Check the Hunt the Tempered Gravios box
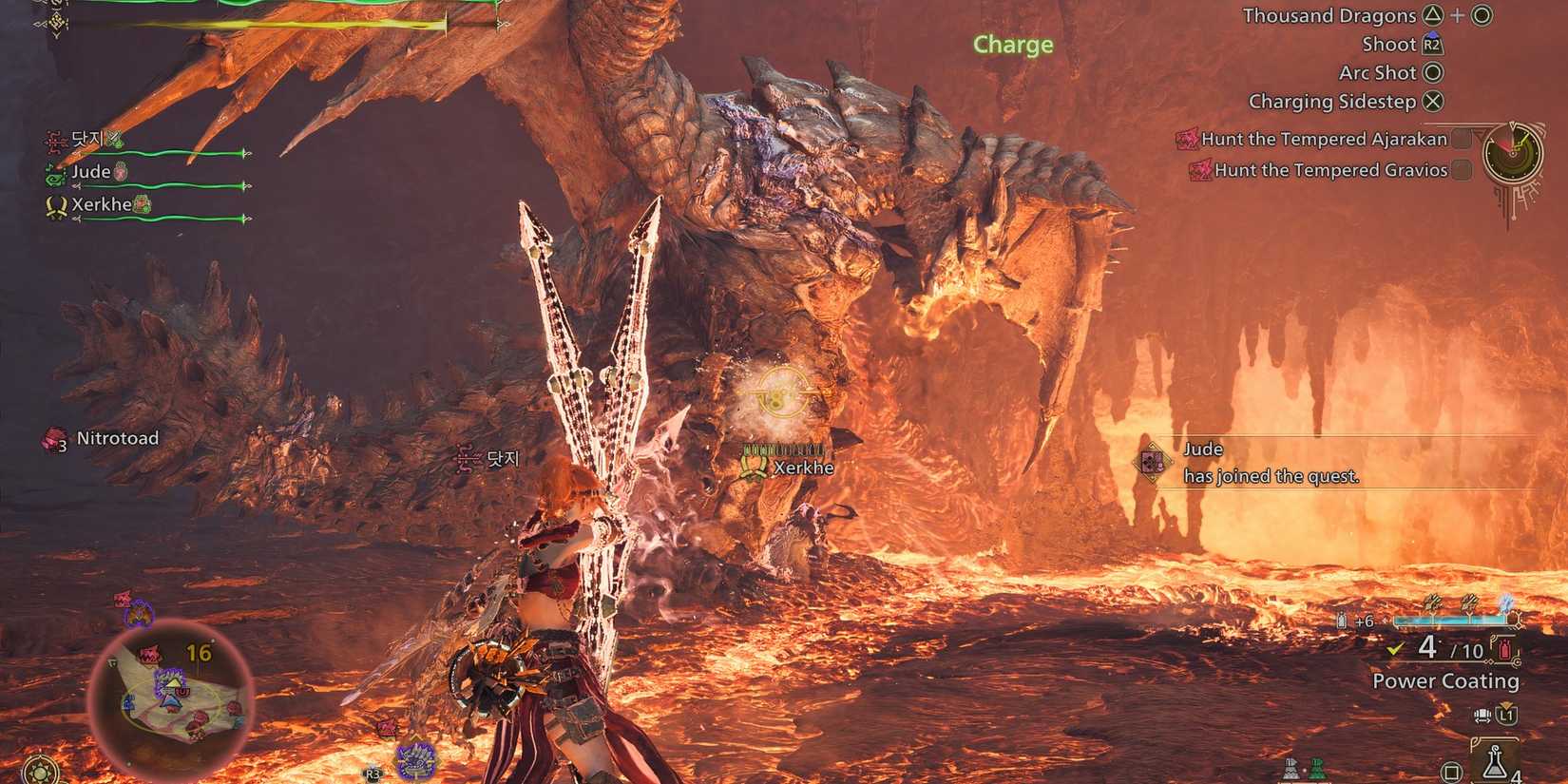This screenshot has width=1568, height=784. click(x=1462, y=171)
